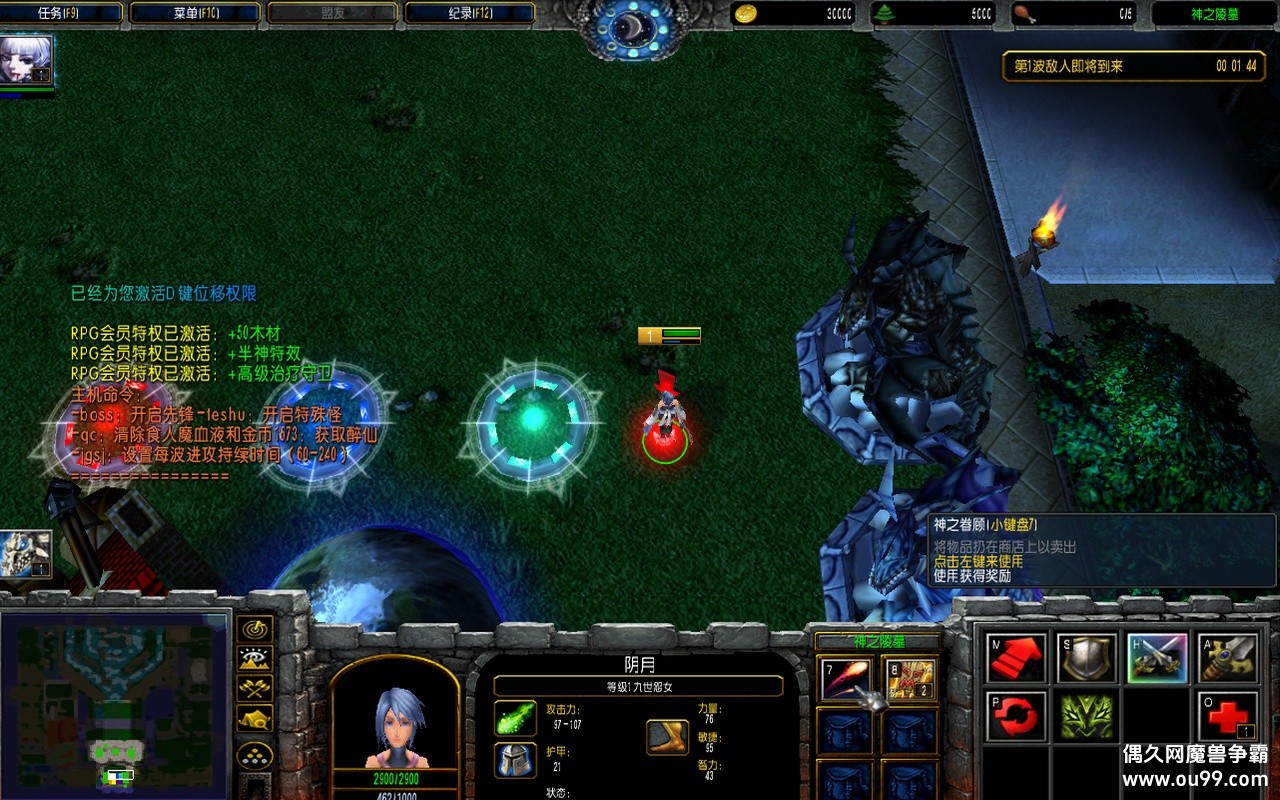Select the armored unit icon above the minimap
The width and height of the screenshot is (1280, 800).
(x=26, y=554)
